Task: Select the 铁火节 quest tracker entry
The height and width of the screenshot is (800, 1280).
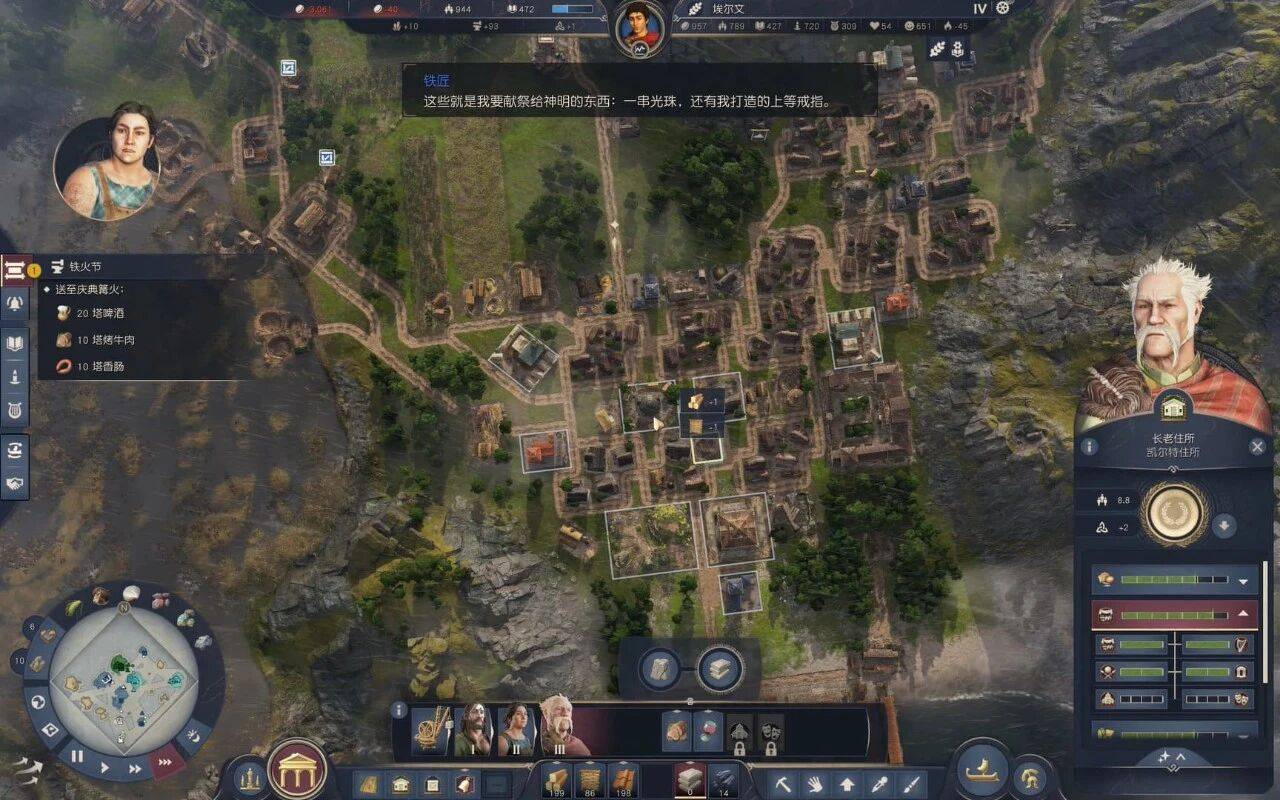Action: pyautogui.click(x=85, y=267)
